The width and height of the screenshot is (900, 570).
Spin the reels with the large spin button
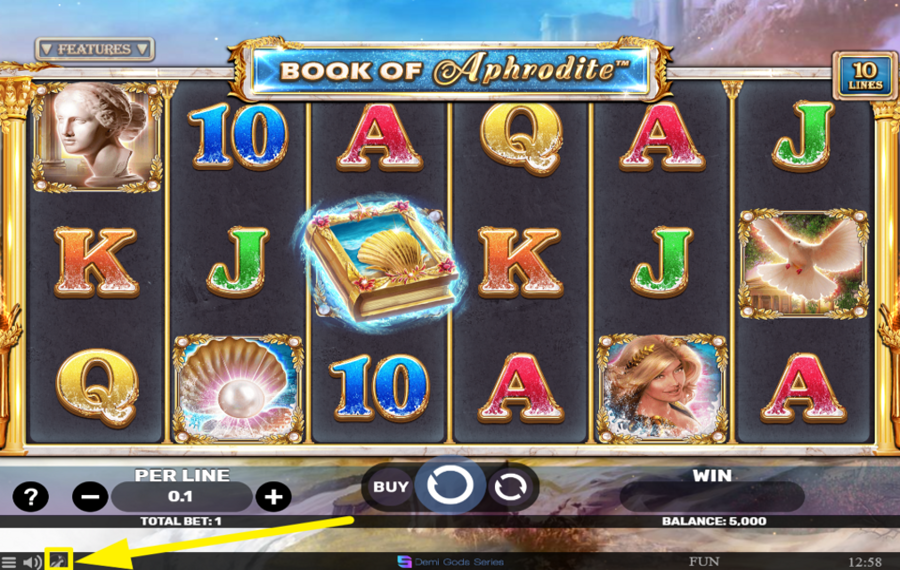450,486
